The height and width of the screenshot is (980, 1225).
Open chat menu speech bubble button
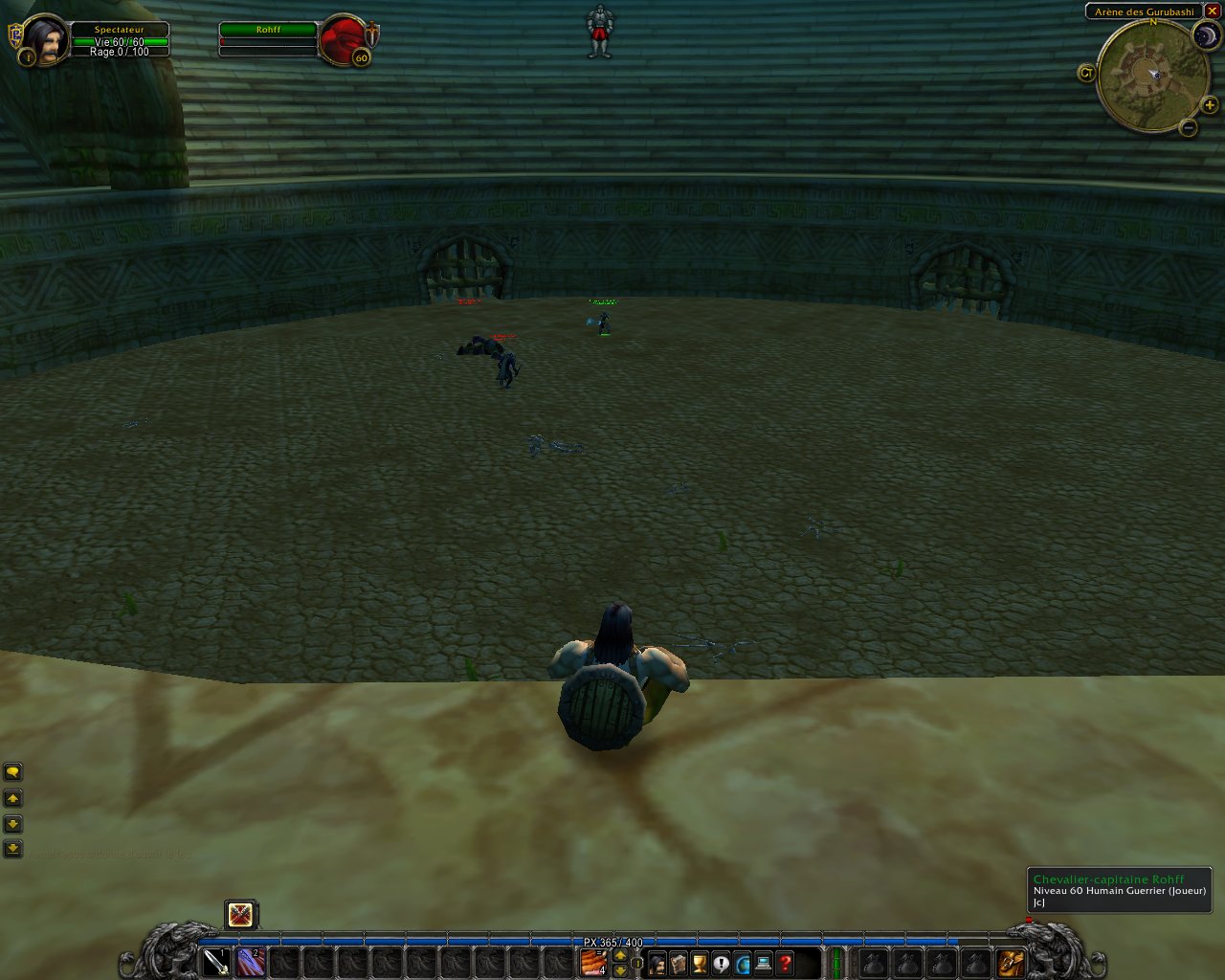click(13, 771)
